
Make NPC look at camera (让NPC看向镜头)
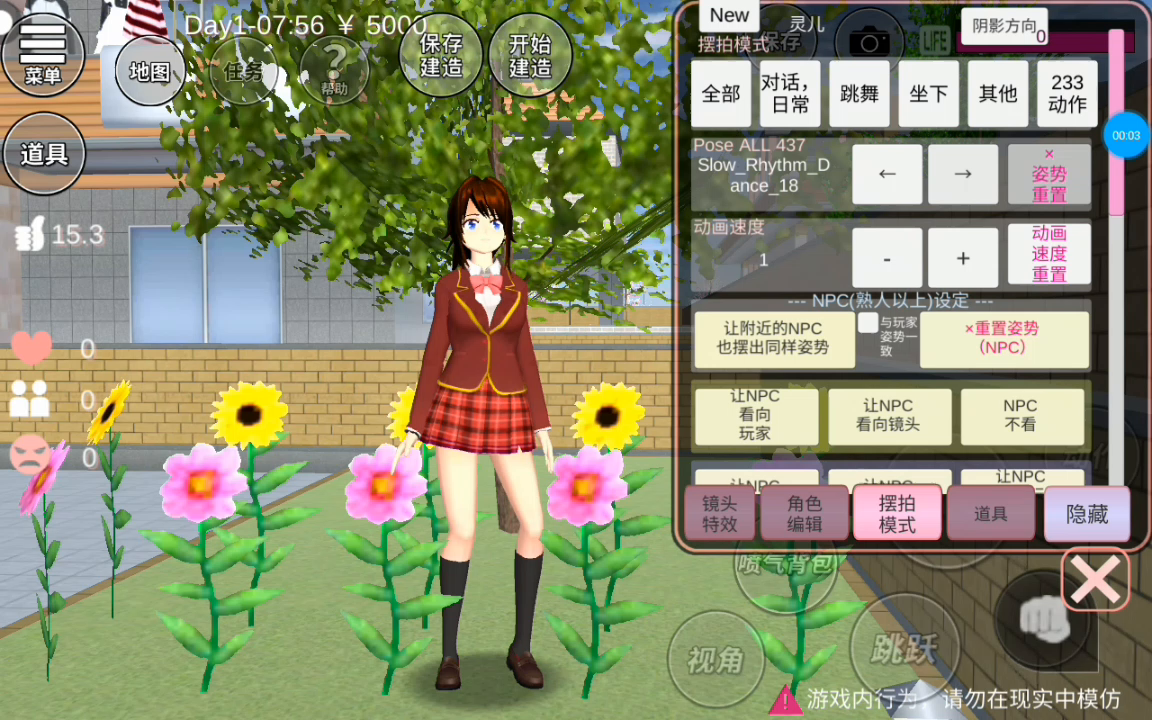pyautogui.click(x=888, y=415)
